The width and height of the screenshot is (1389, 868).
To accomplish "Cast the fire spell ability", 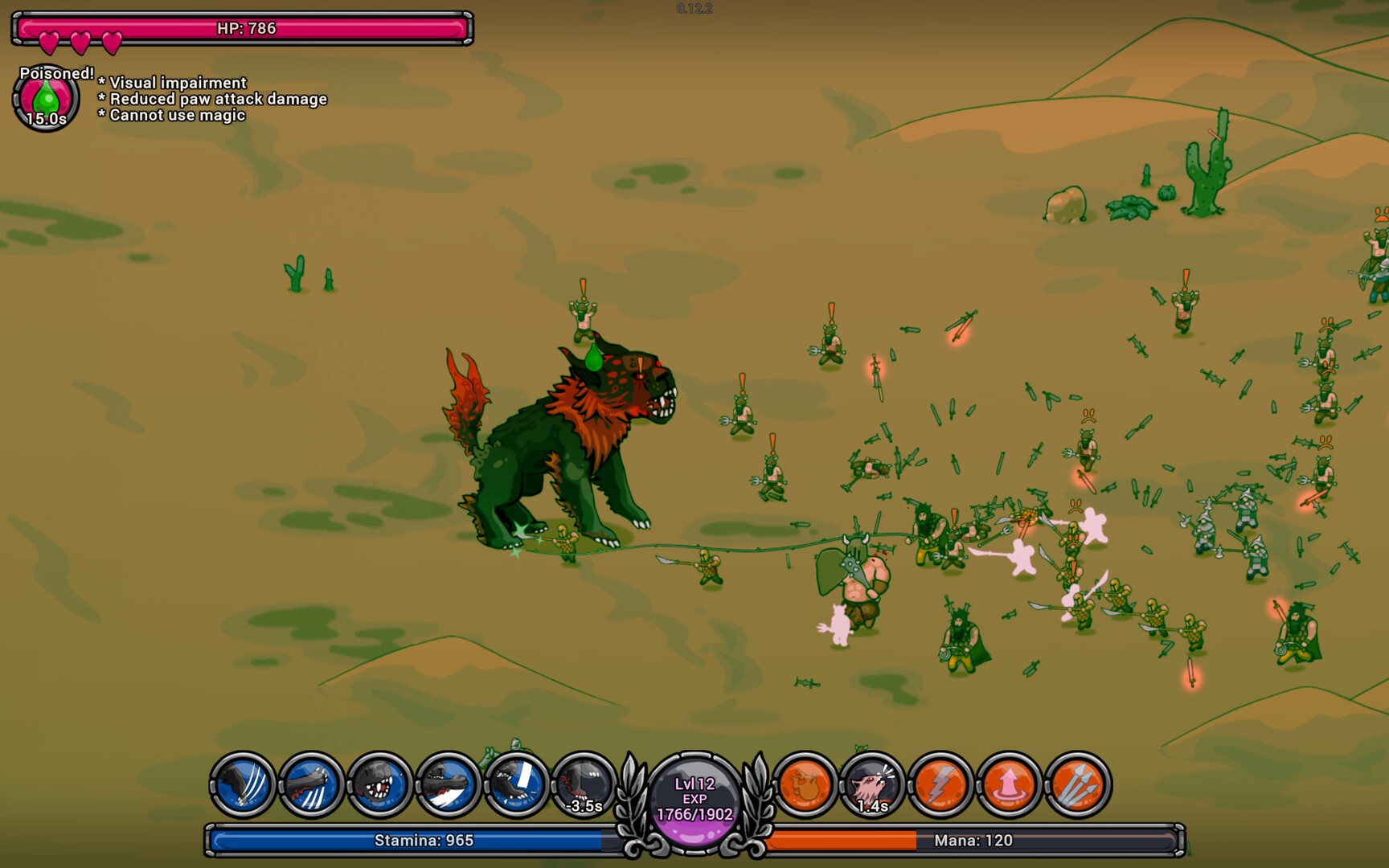I will pyautogui.click(x=805, y=784).
